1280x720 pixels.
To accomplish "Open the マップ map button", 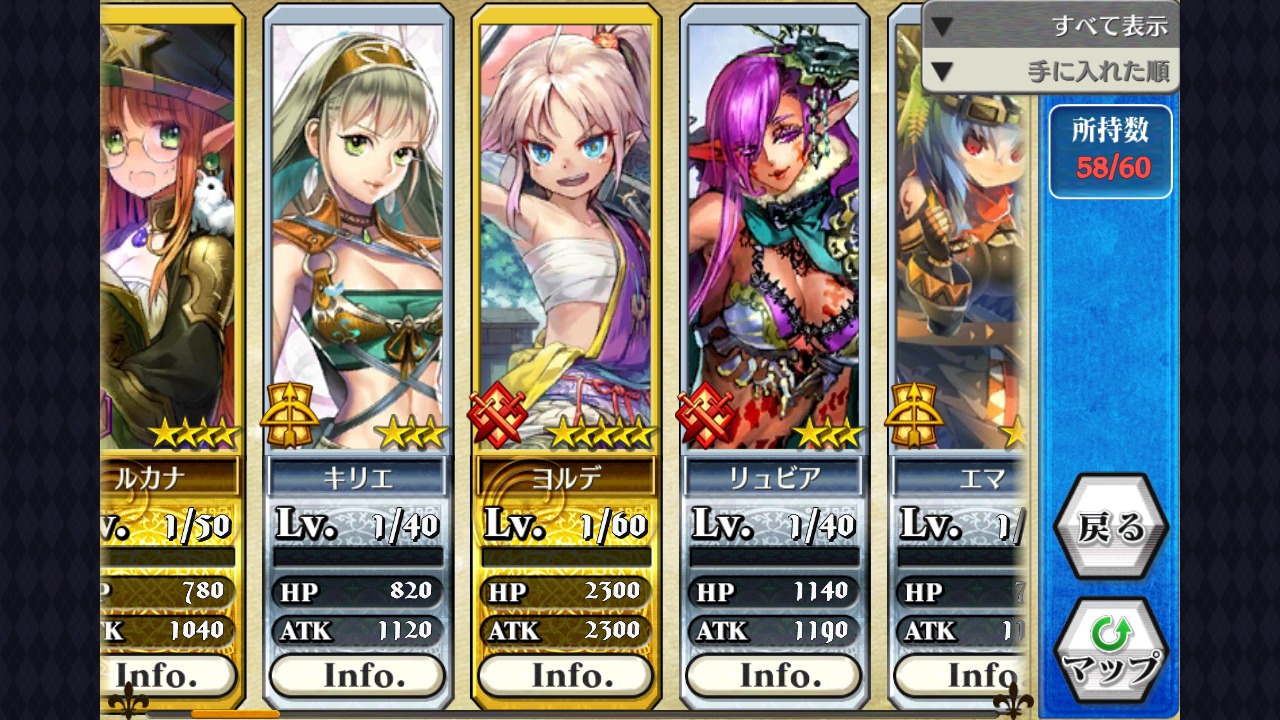I will (1110, 650).
